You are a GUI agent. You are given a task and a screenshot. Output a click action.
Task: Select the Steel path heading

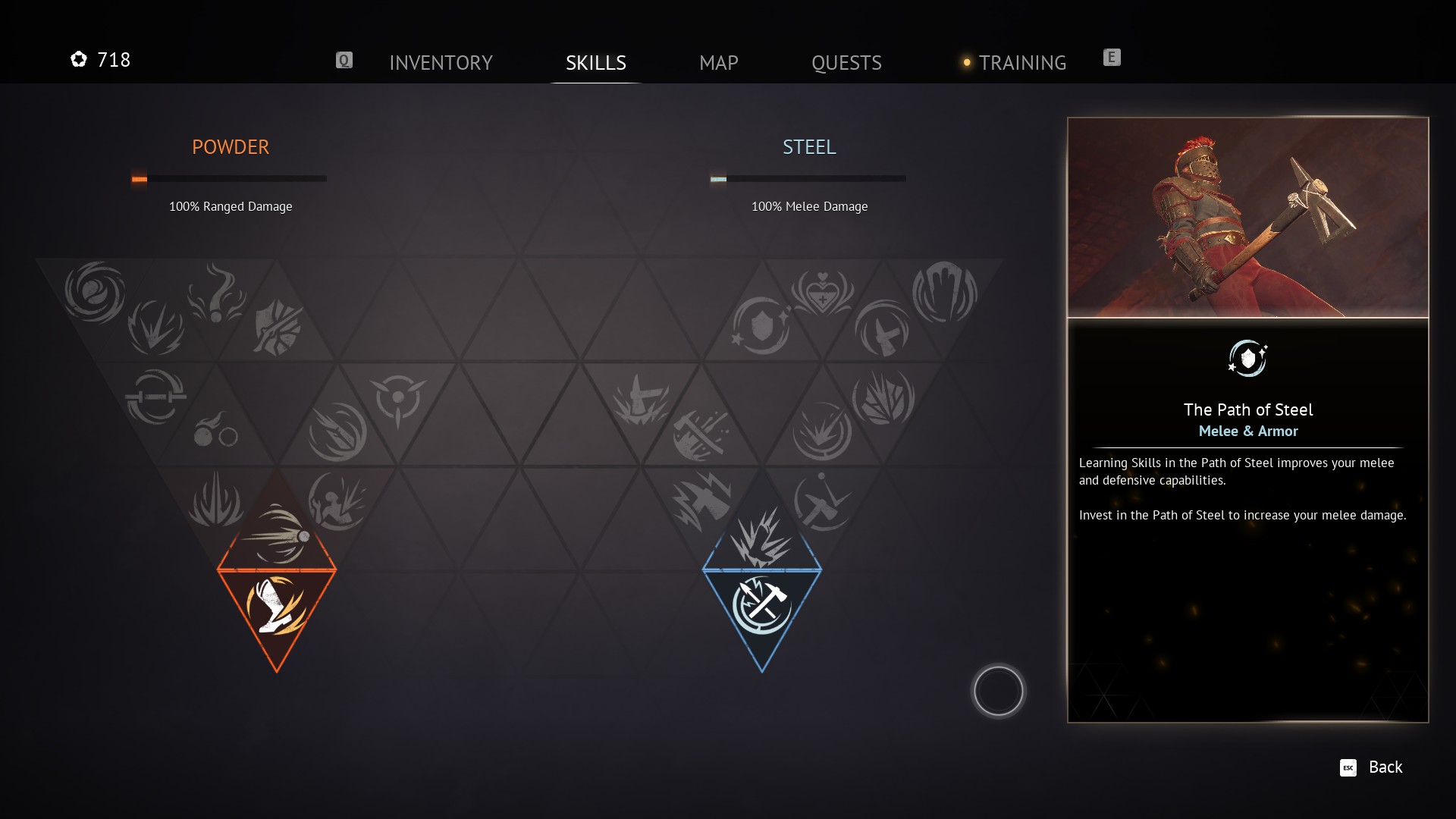[x=809, y=147]
